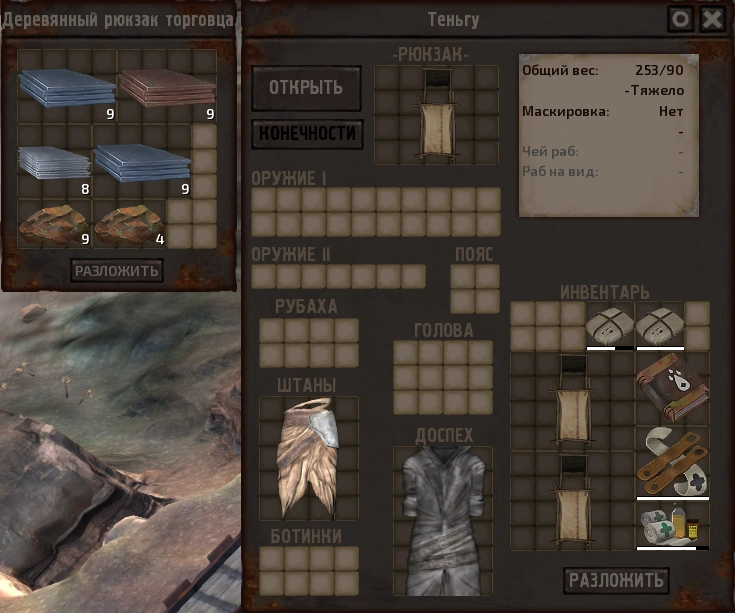The image size is (735, 613).
Task: Close the Теньгу inventory window
Action: coord(712,19)
